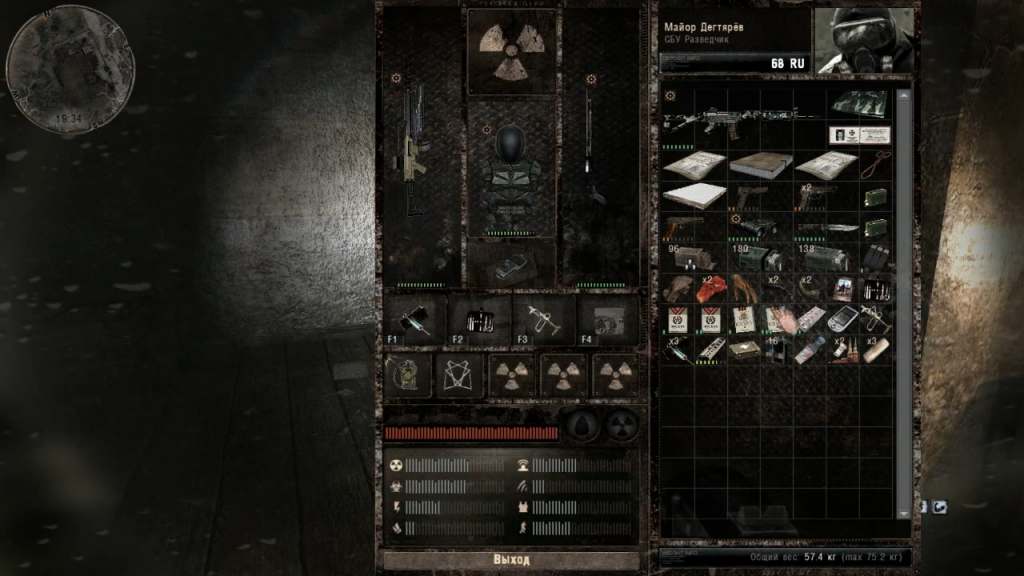Select the coiled rope item
The image size is (1024, 576).
pos(876,163)
